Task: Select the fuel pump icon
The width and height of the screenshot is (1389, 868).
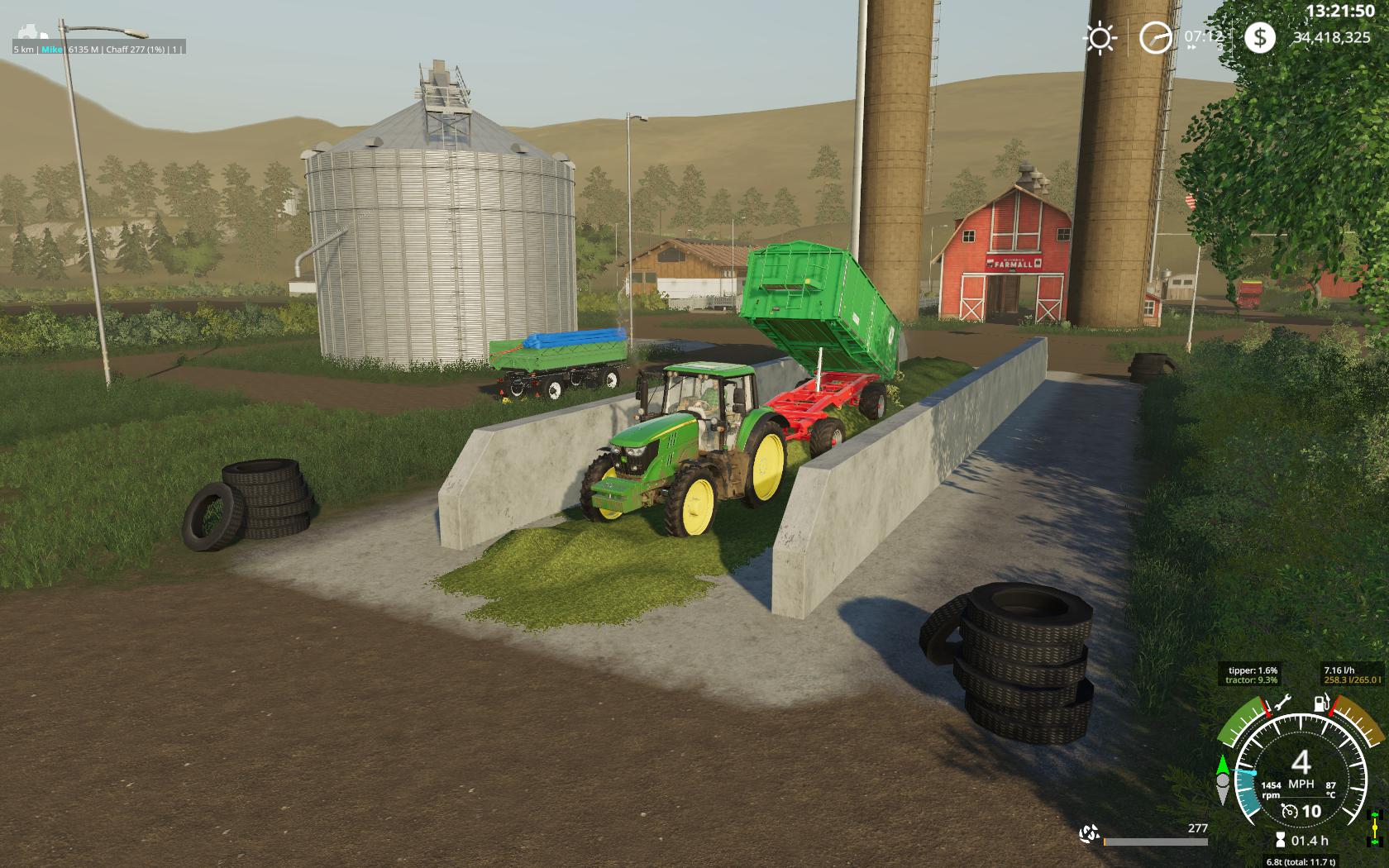Action: [1322, 704]
